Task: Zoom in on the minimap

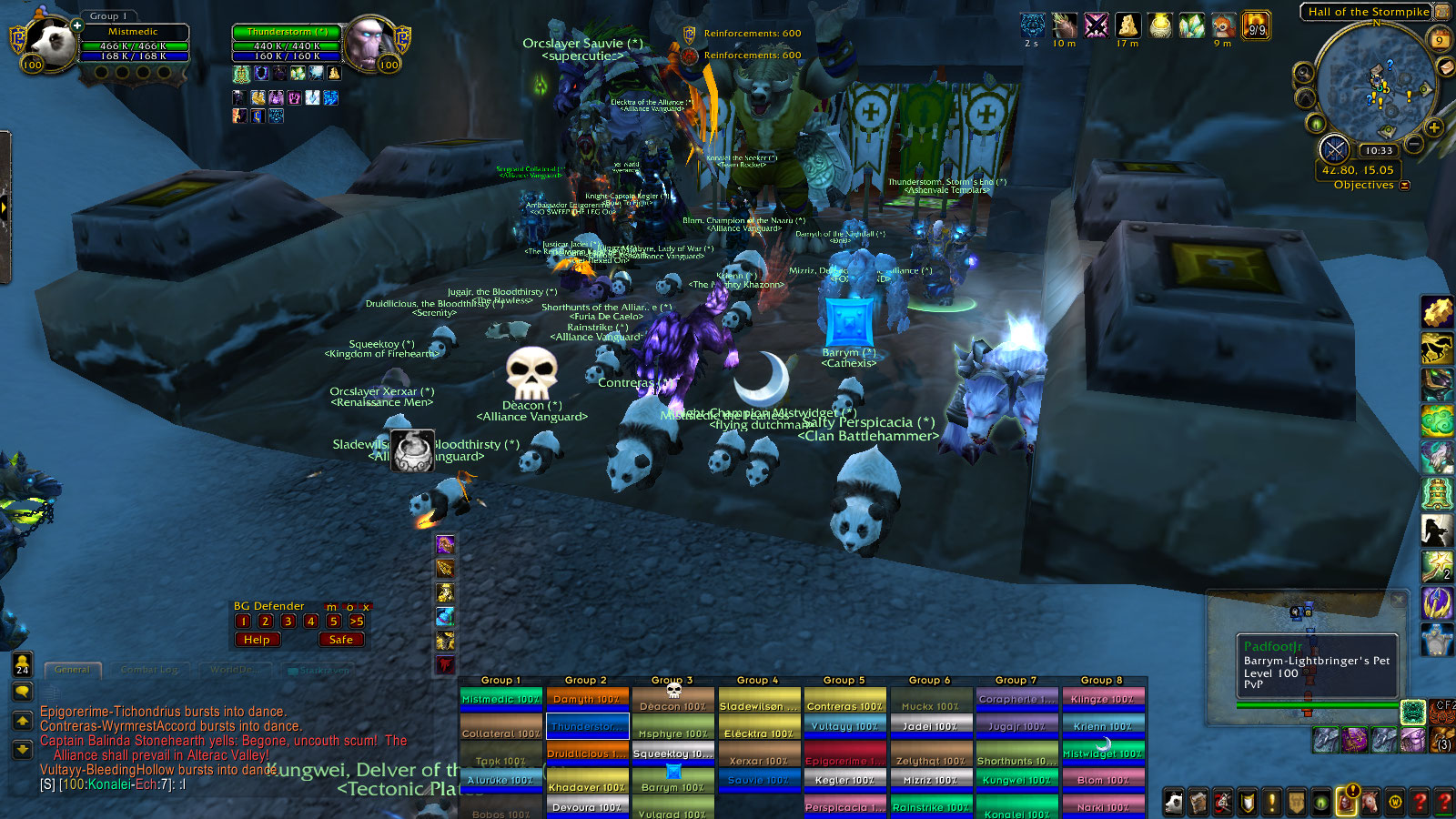Action: coord(1434,127)
